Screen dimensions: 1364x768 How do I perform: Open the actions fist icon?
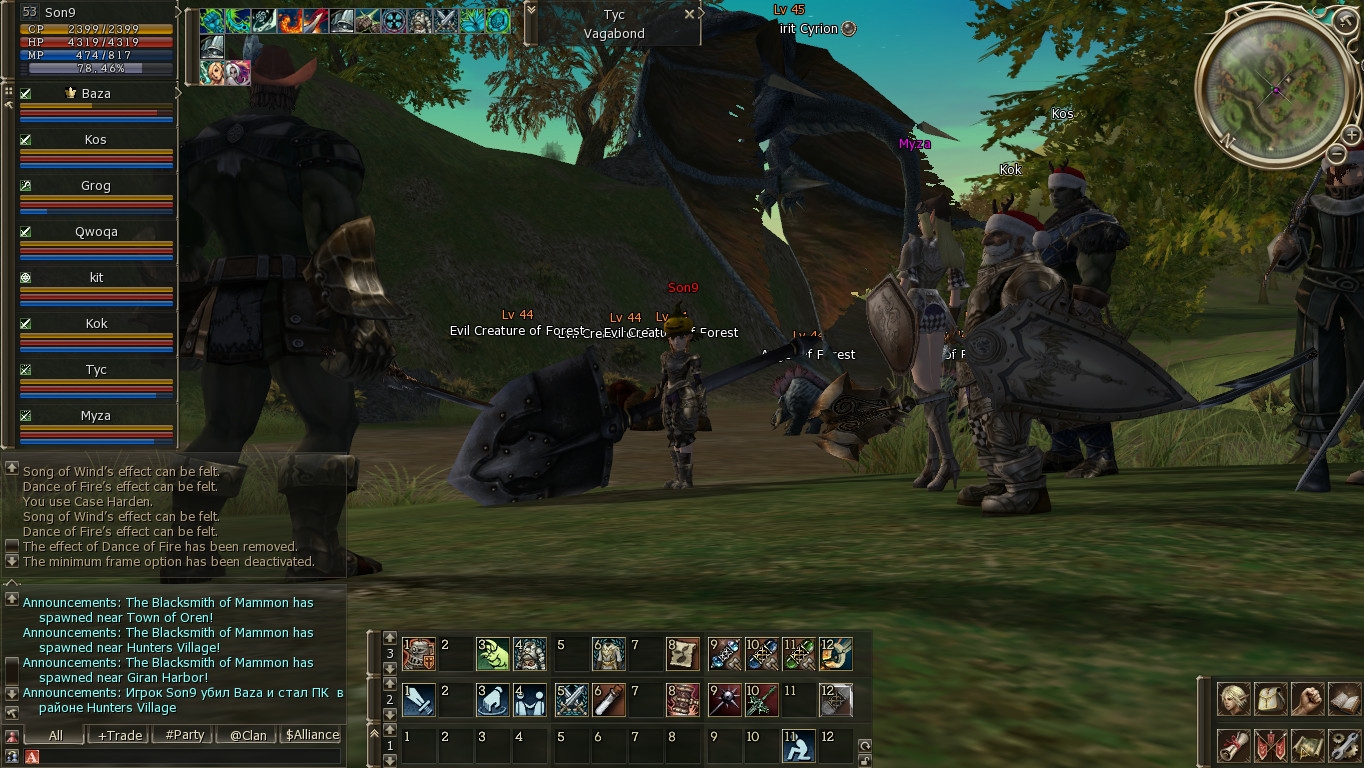(1307, 699)
